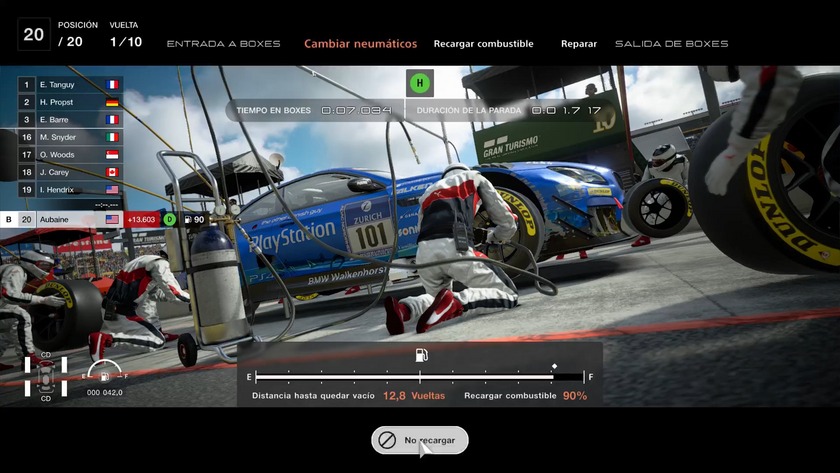Highlight J. Carey's leaderboard entry

pos(70,172)
